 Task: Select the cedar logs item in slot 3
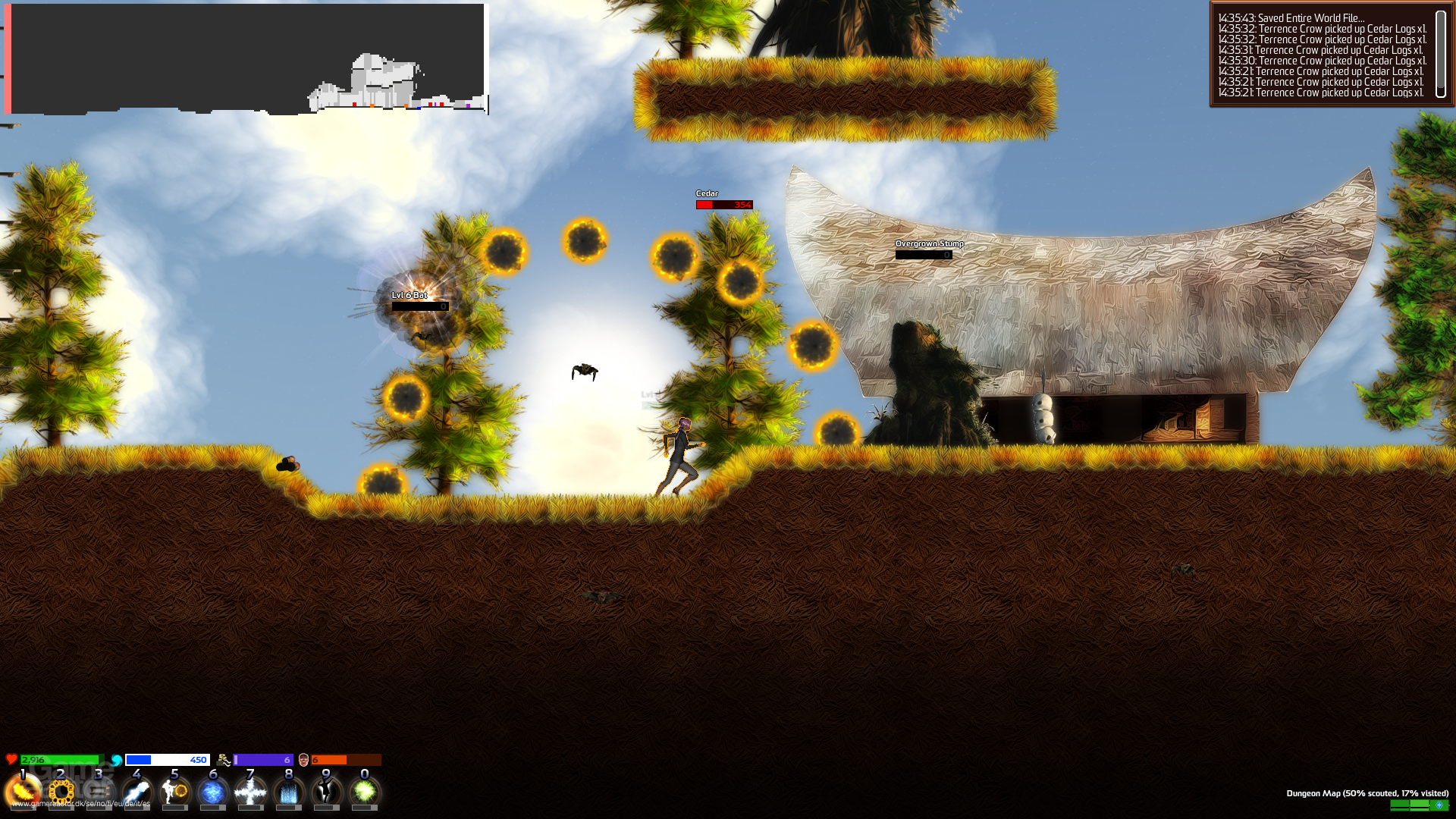click(x=99, y=792)
